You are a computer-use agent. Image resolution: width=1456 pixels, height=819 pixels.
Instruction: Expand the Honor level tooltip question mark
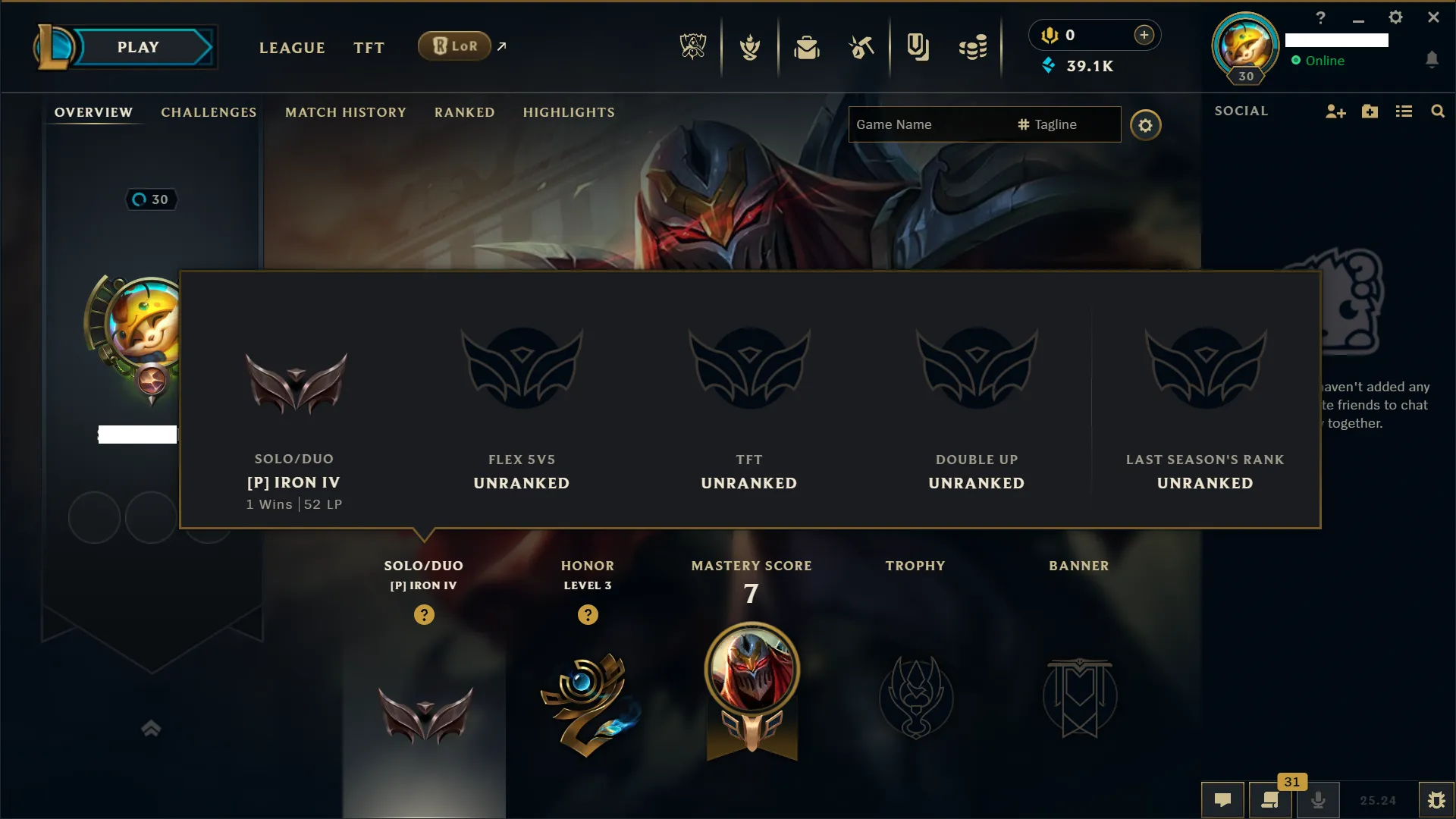588,615
